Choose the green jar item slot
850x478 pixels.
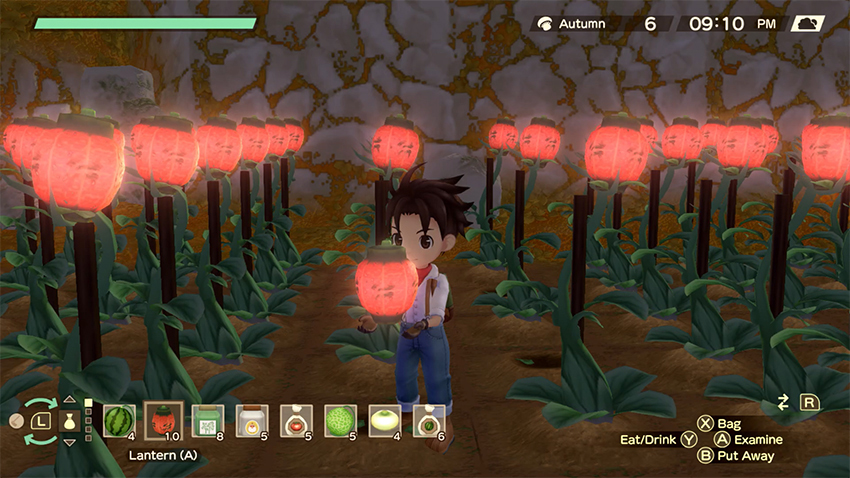tap(207, 421)
